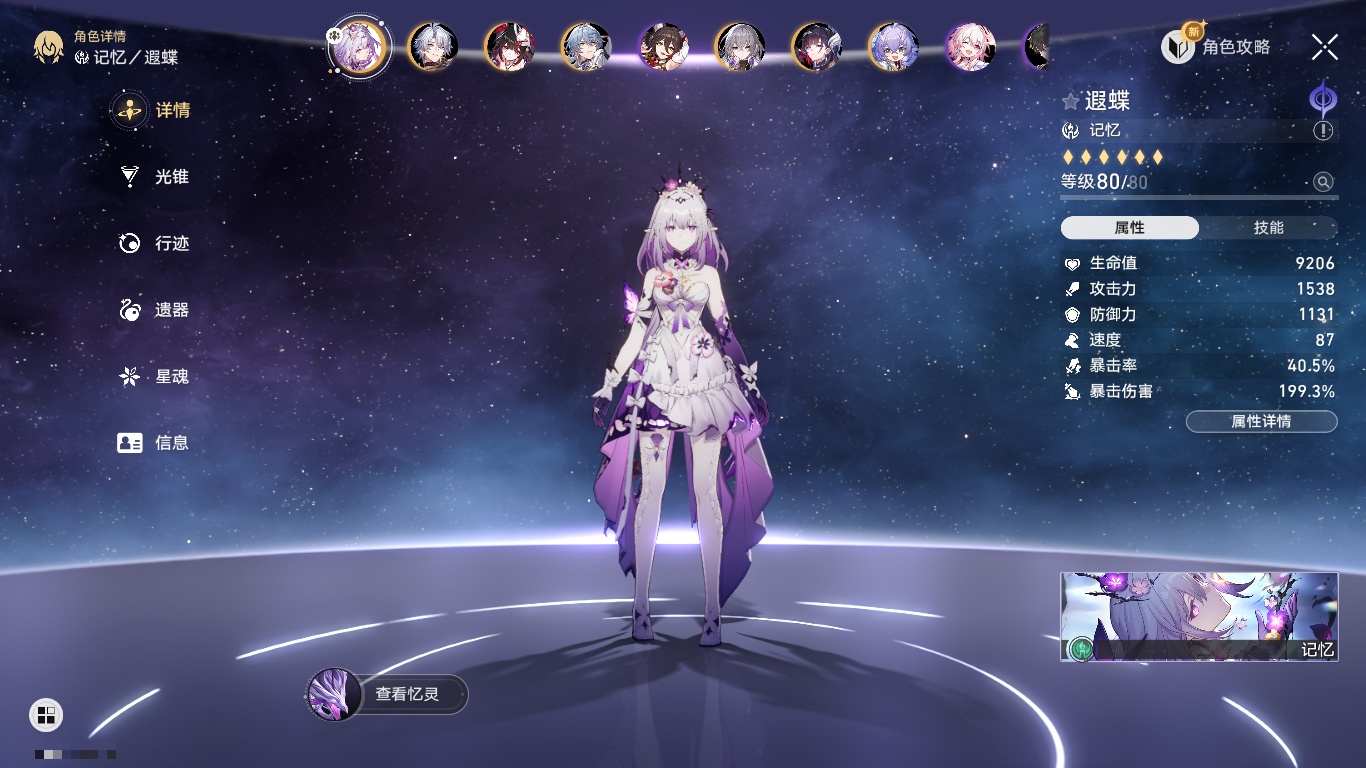Click the purple element icon beside the name
1366x768 pixels.
click(1323, 100)
